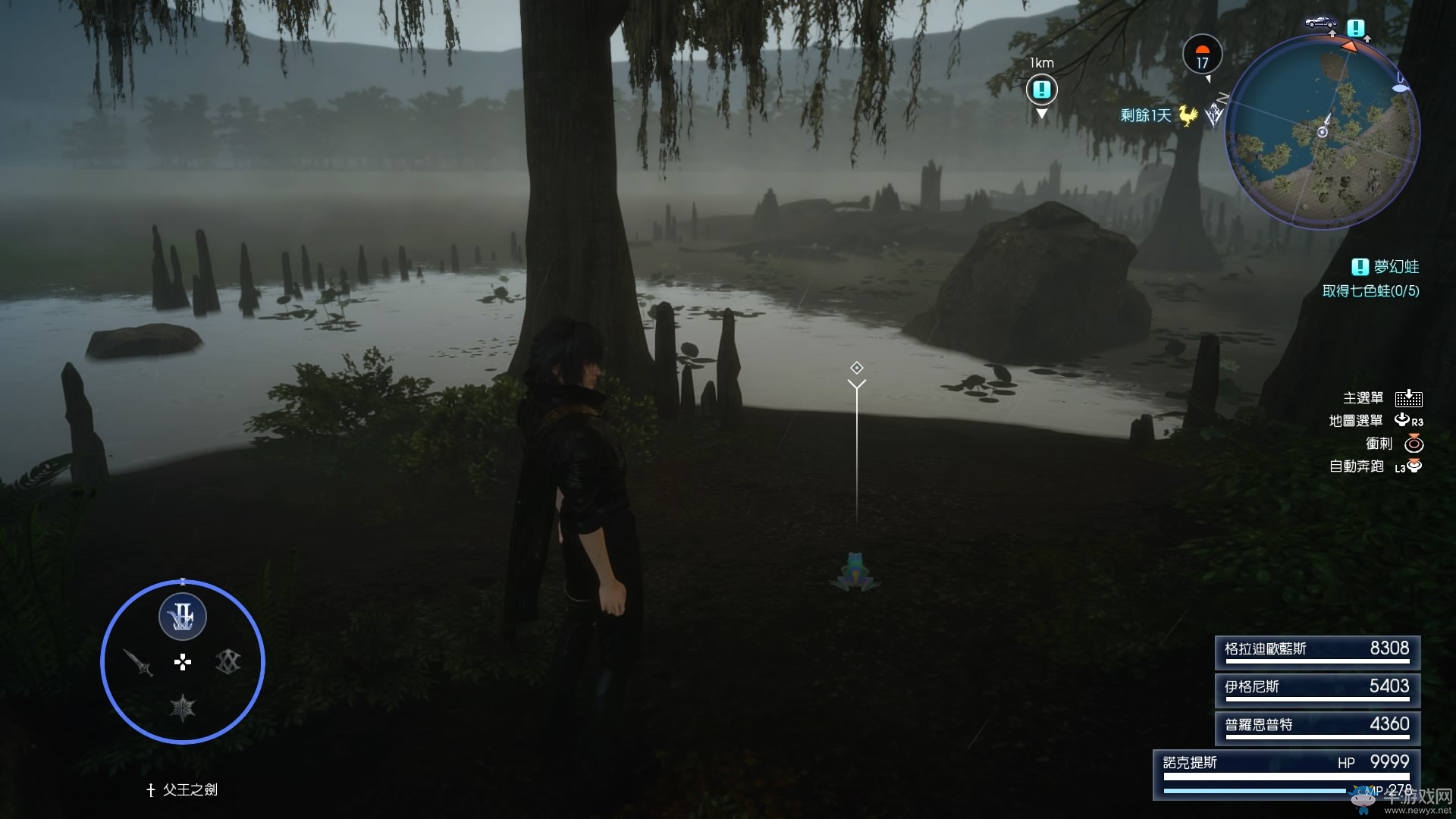Switch to the ornate crest weapon slot
This screenshot has width=1456, height=819.
(227, 662)
